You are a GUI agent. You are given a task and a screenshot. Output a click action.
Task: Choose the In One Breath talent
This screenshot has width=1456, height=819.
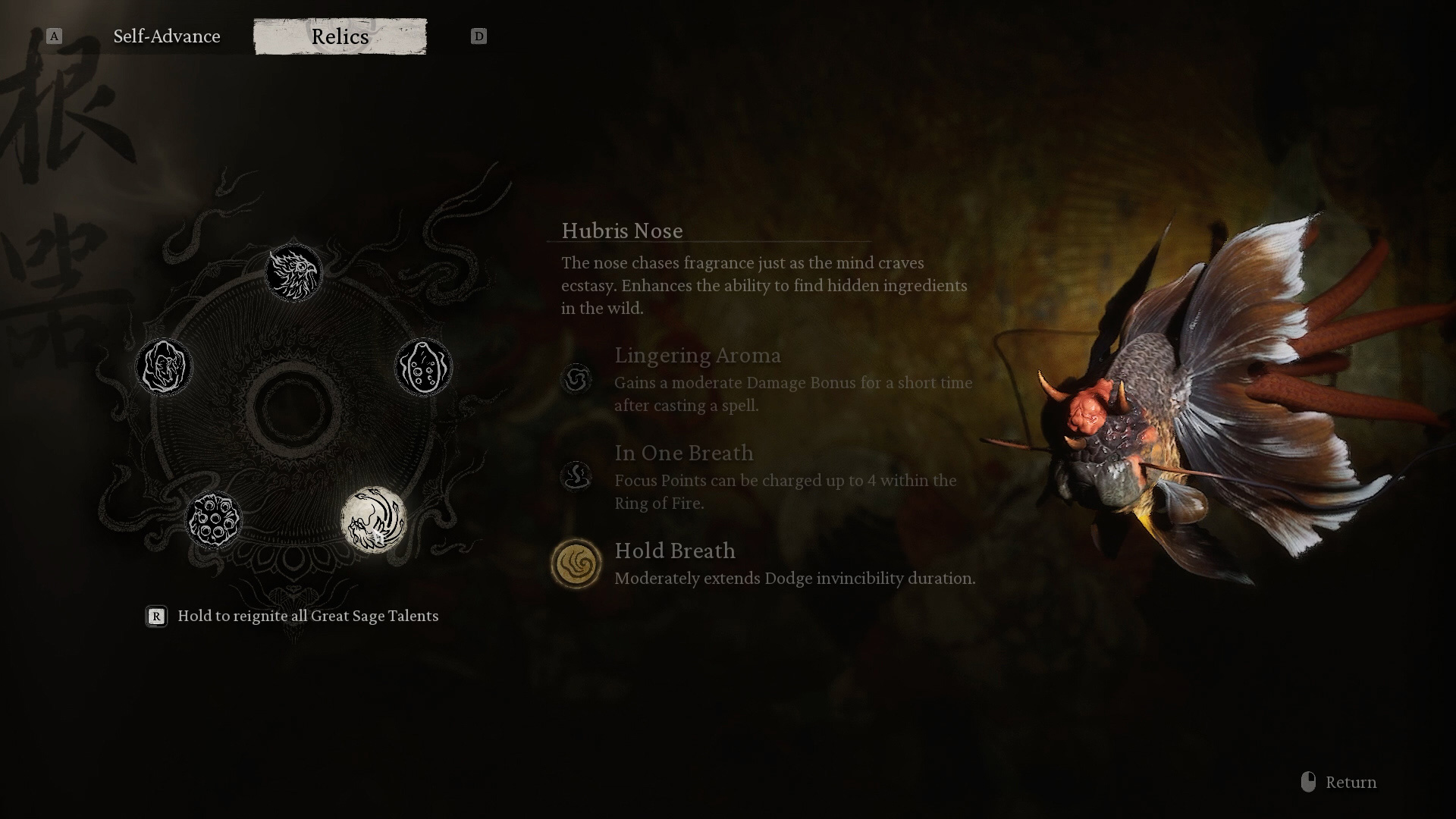point(576,476)
